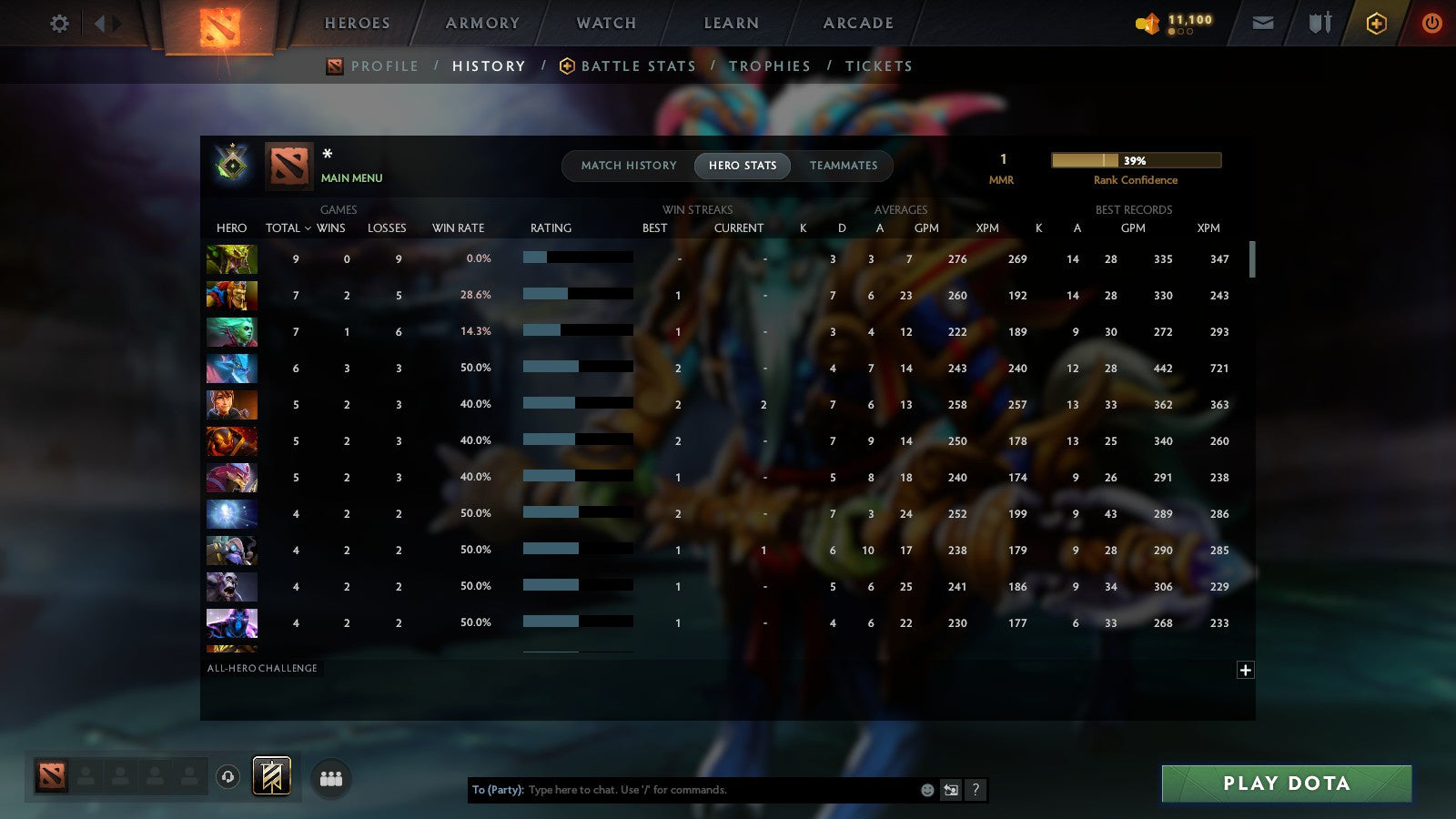Click the Play Dota button
Image resolution: width=1456 pixels, height=819 pixels.
click(1286, 784)
